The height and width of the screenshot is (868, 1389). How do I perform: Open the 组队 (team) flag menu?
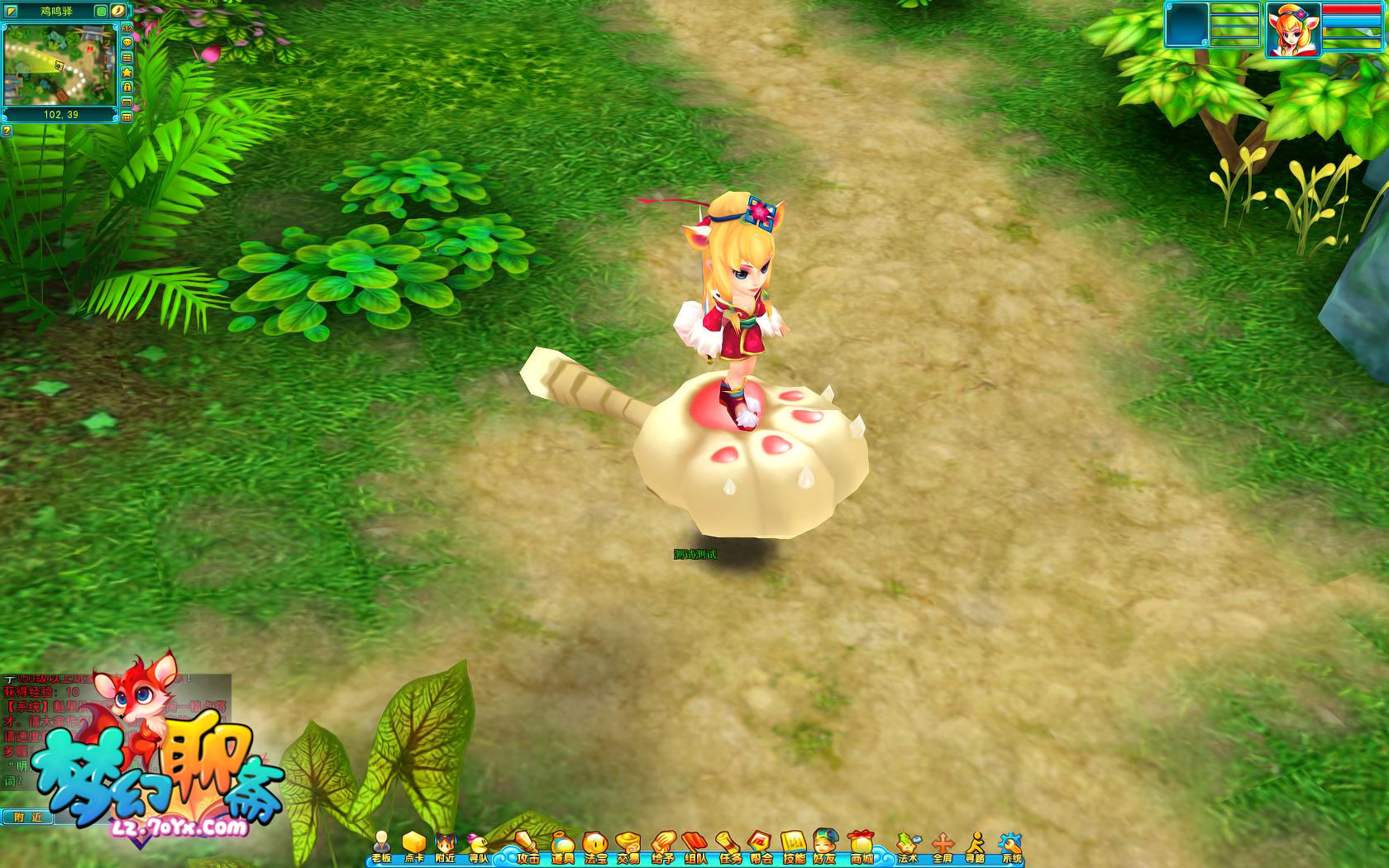(695, 847)
